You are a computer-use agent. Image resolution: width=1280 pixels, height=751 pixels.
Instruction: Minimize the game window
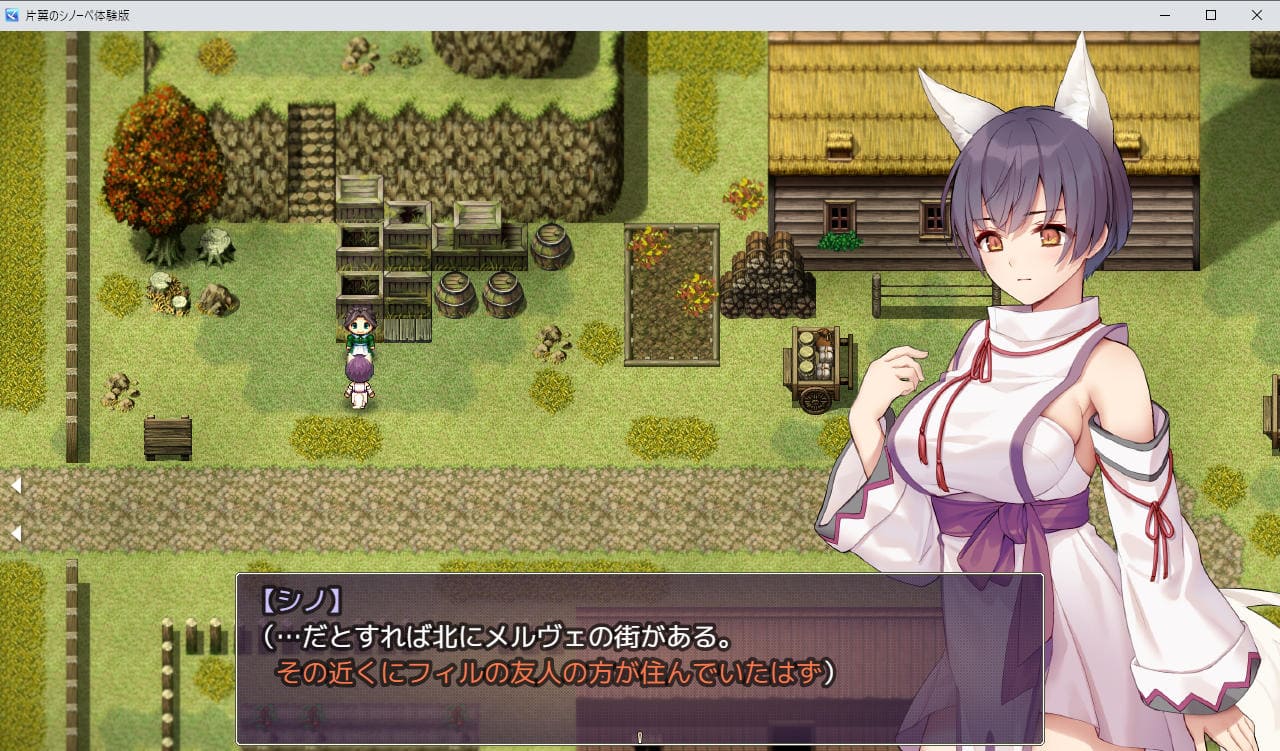1165,15
